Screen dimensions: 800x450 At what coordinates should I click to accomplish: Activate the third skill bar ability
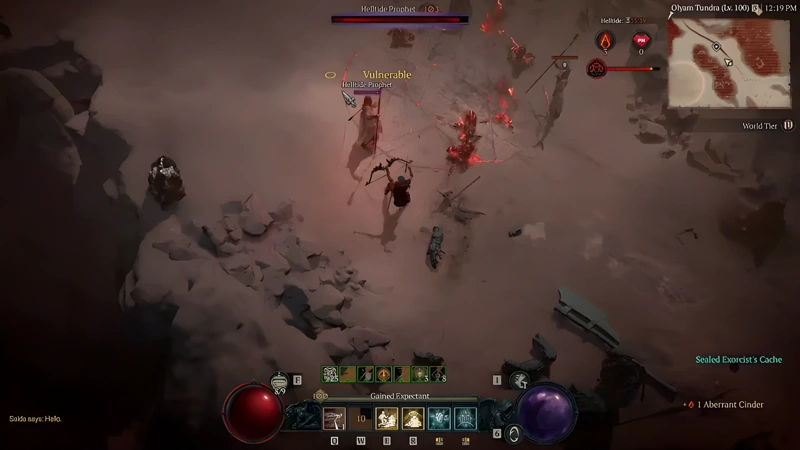[x=387, y=418]
